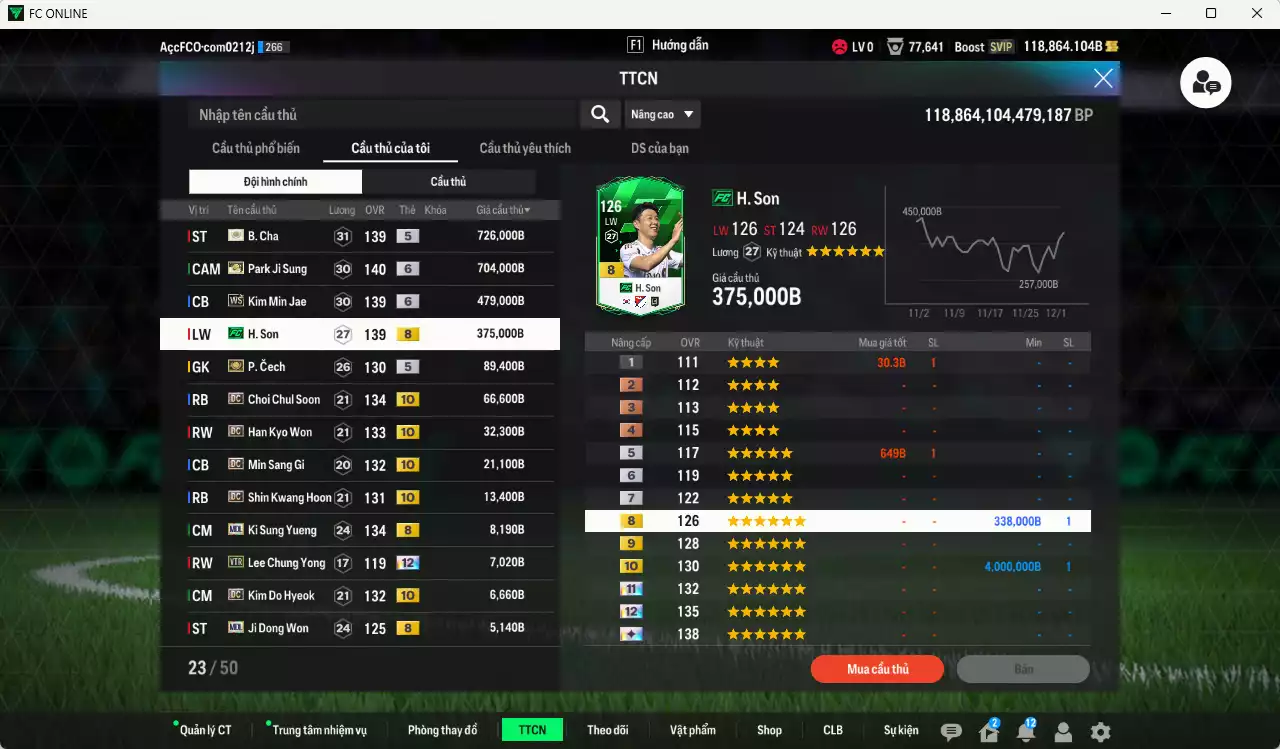Open the settings gear at bottom right
The image size is (1280, 749).
click(1100, 731)
